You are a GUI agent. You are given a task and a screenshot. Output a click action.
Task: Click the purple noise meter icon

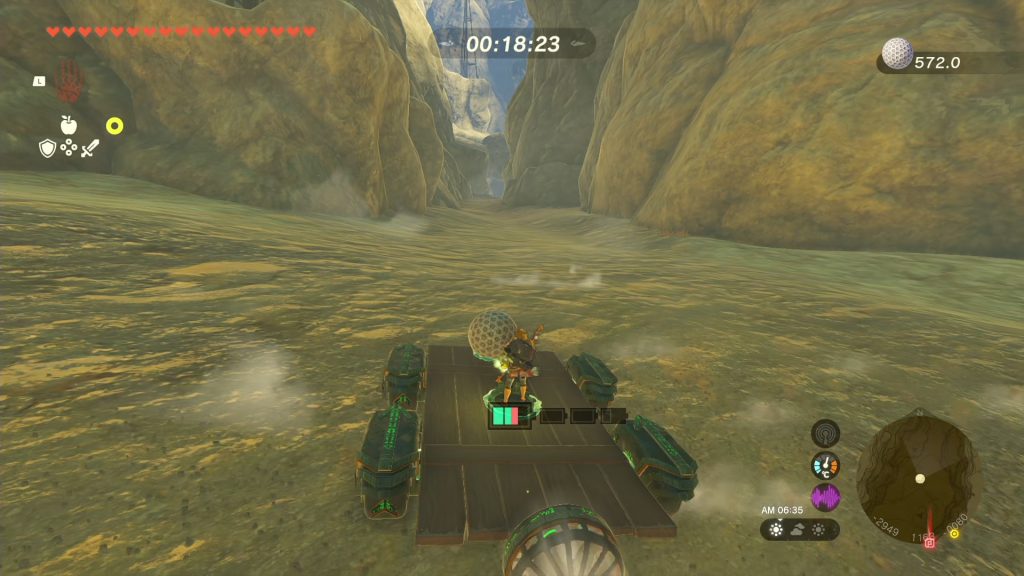pyautogui.click(x=825, y=497)
